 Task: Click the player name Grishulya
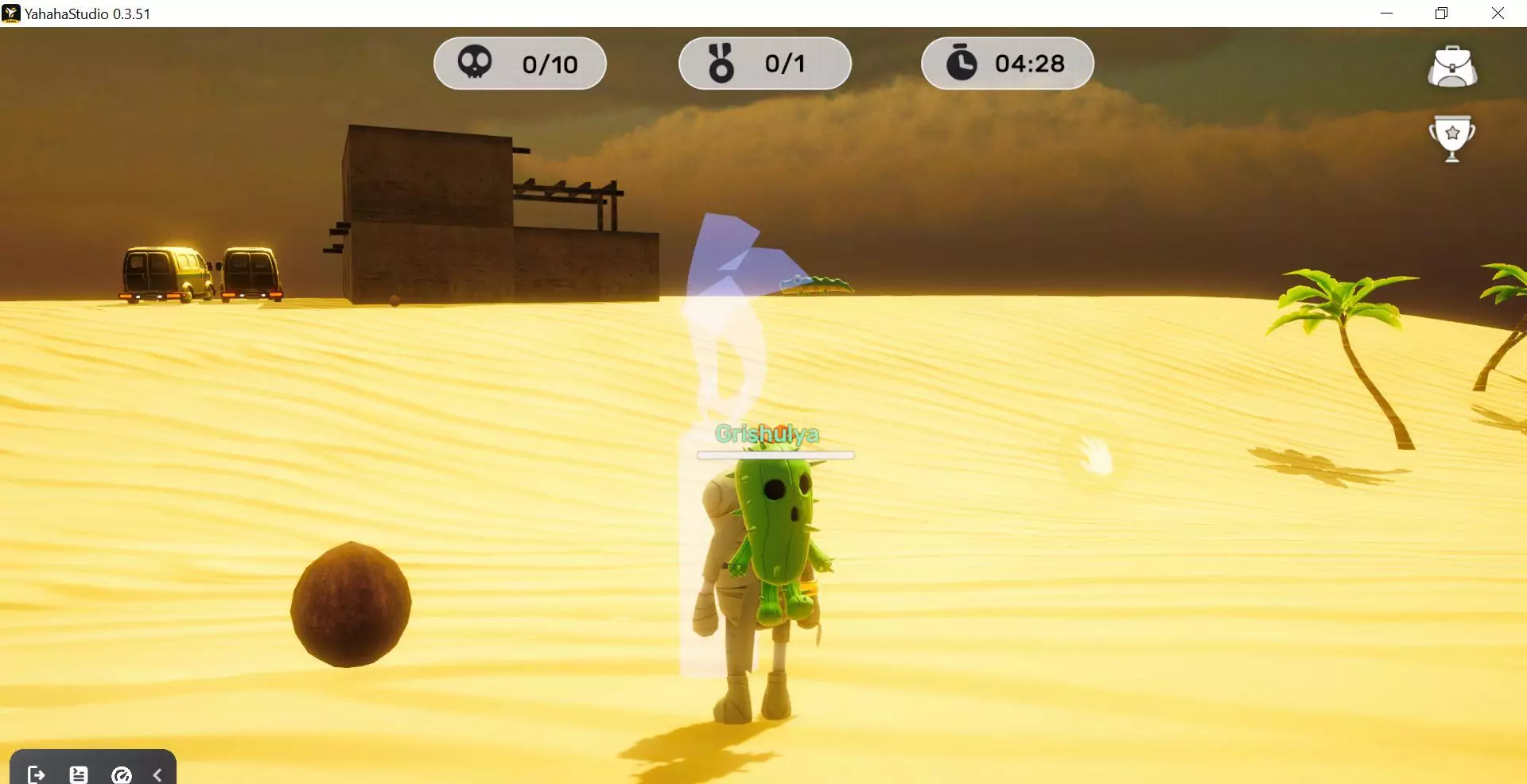768,435
